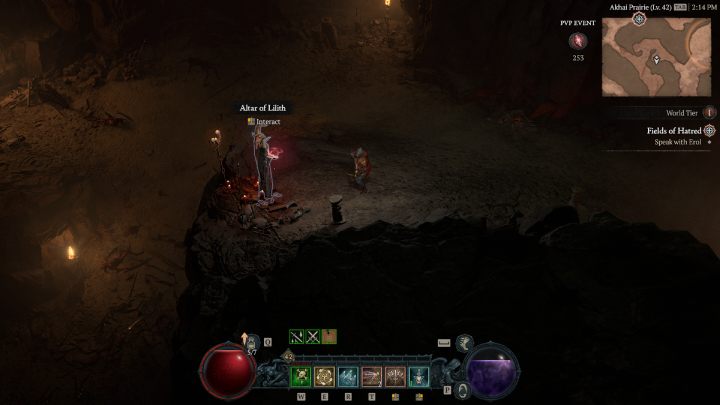Activate the teal figure skill slot
Viewport: 720px width, 405px height.
pos(419,376)
